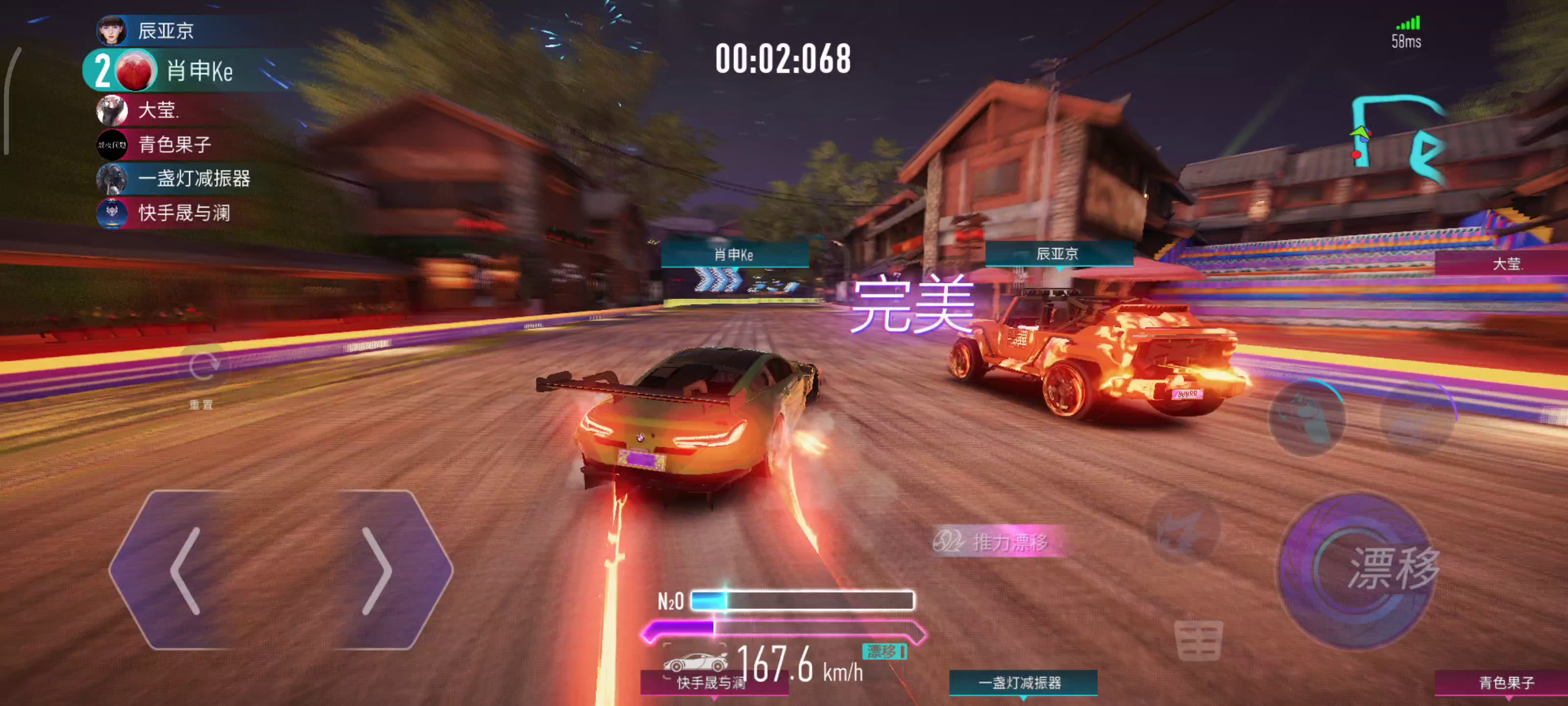The height and width of the screenshot is (706, 1568).
Task: Select 一盏灯减振器 in the ranking list
Action: (x=194, y=178)
